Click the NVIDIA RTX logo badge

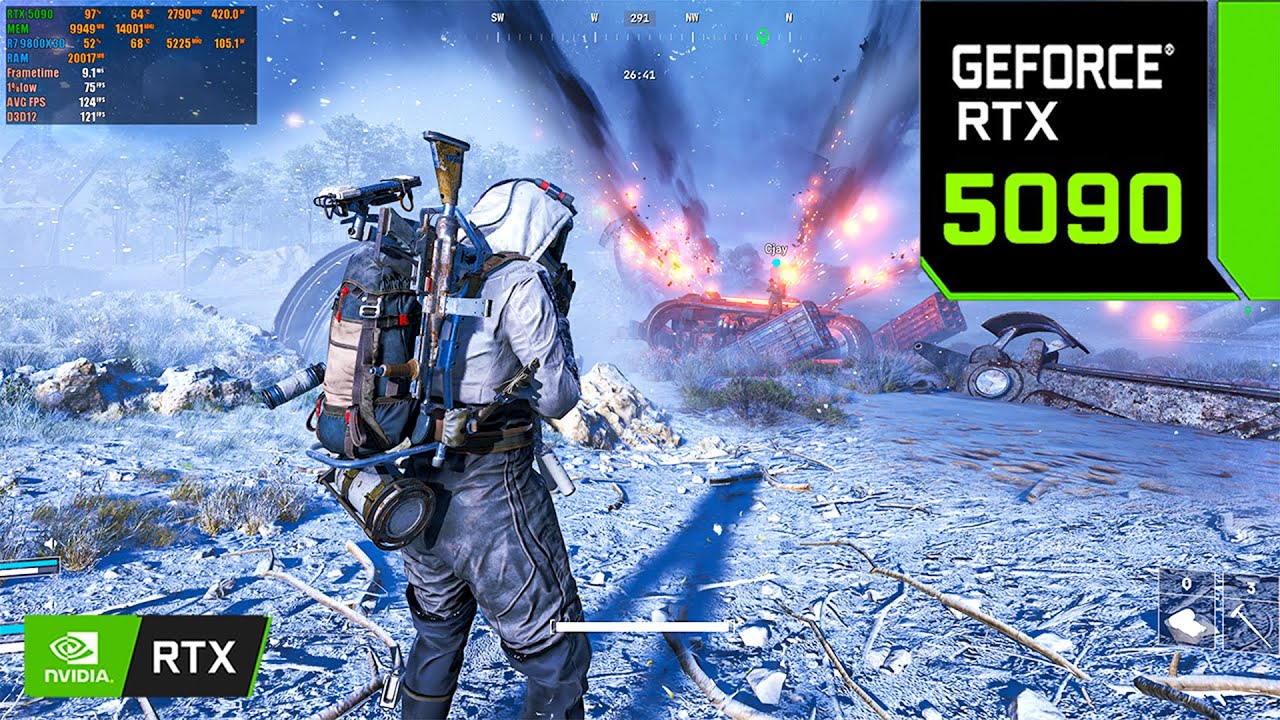click(146, 656)
